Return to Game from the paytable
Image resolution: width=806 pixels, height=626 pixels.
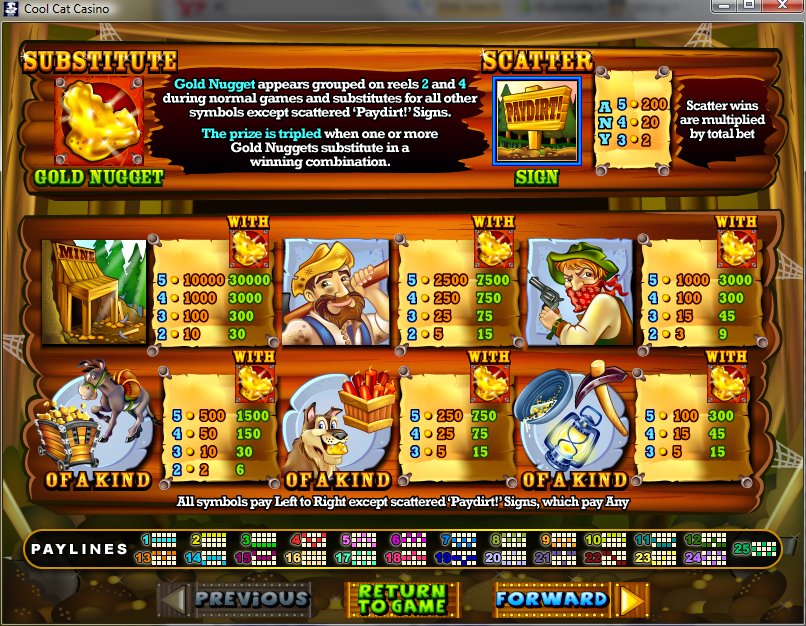coord(401,599)
